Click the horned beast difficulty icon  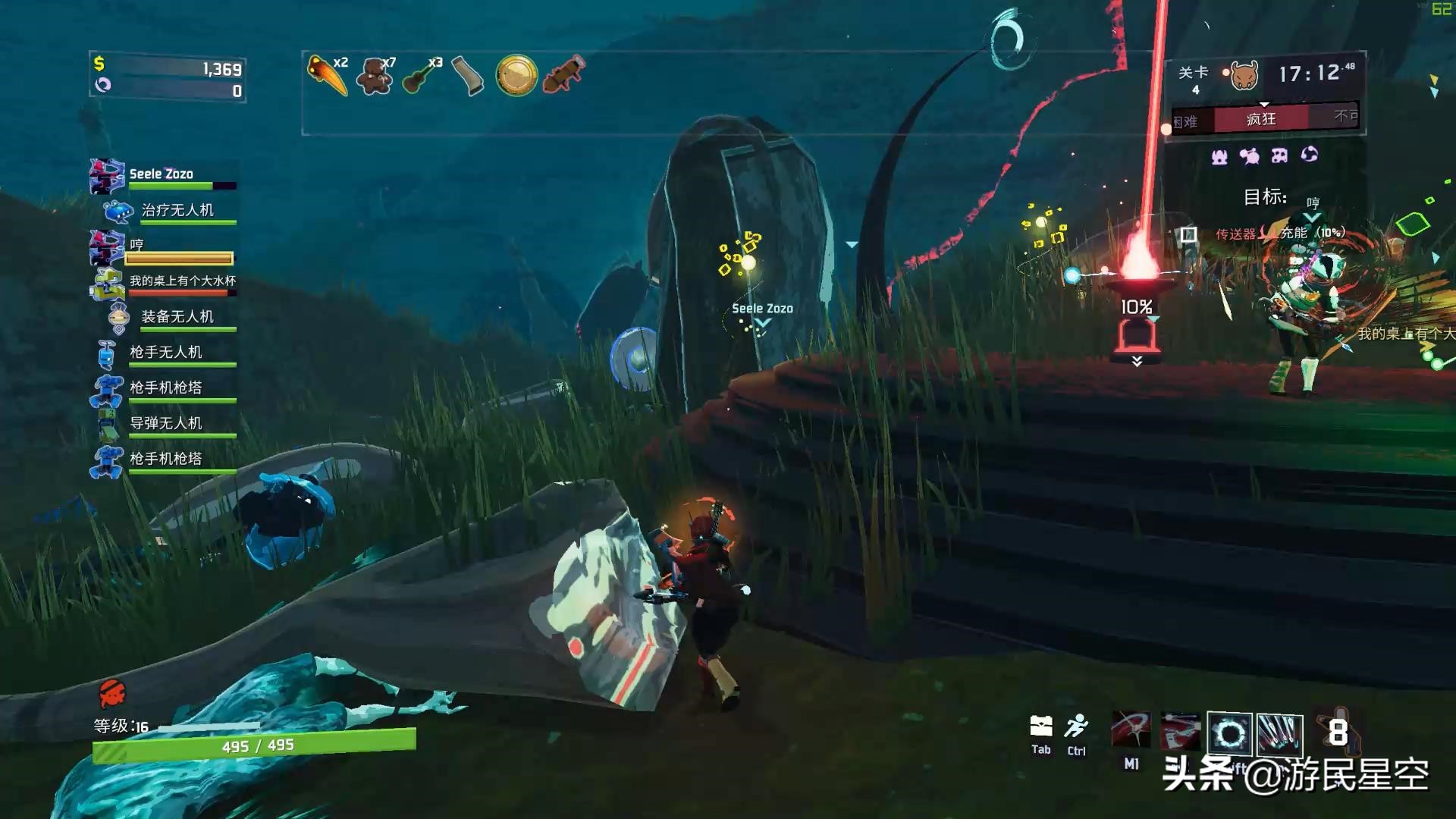pos(1244,75)
